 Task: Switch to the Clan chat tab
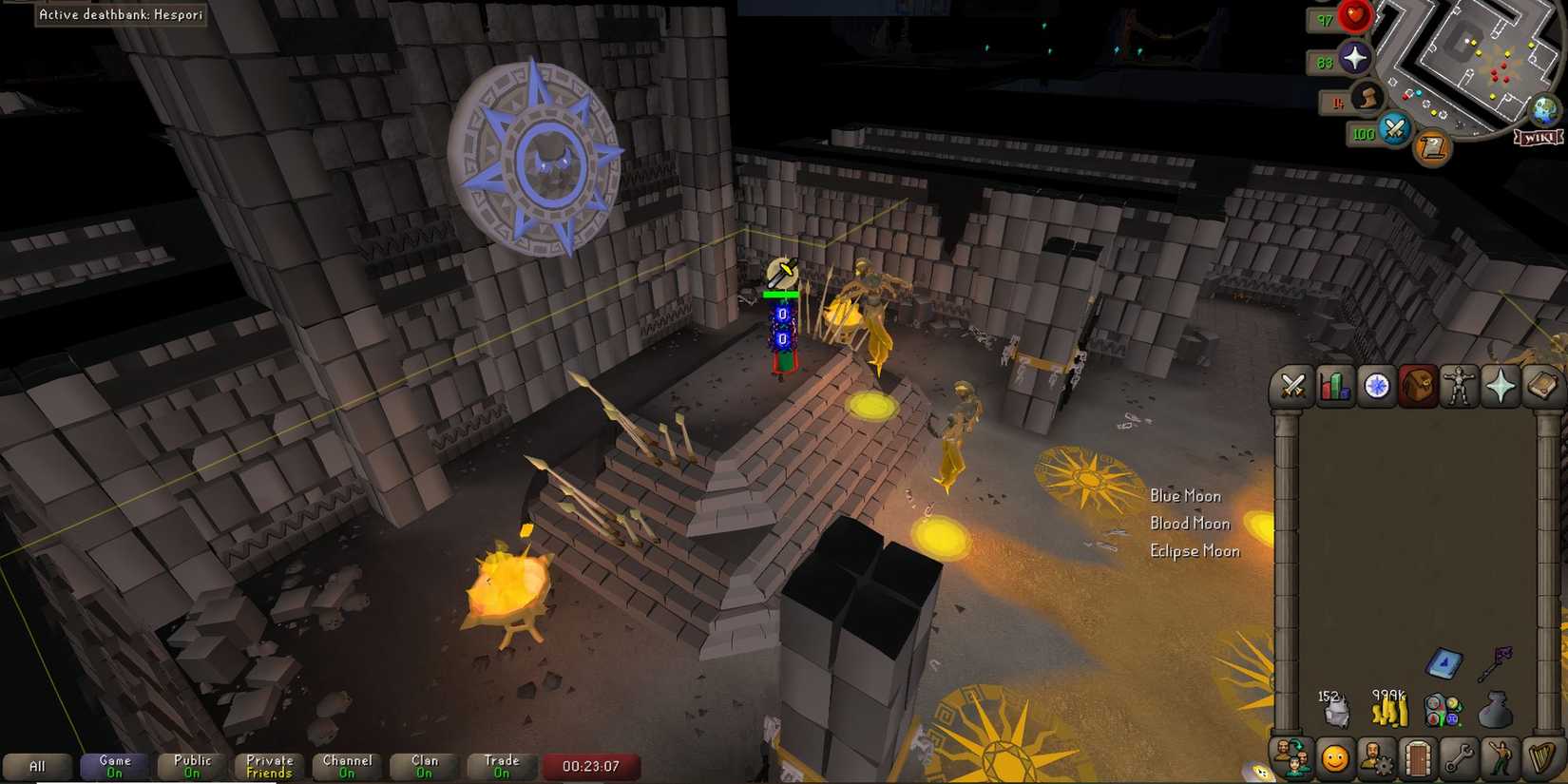tap(423, 766)
